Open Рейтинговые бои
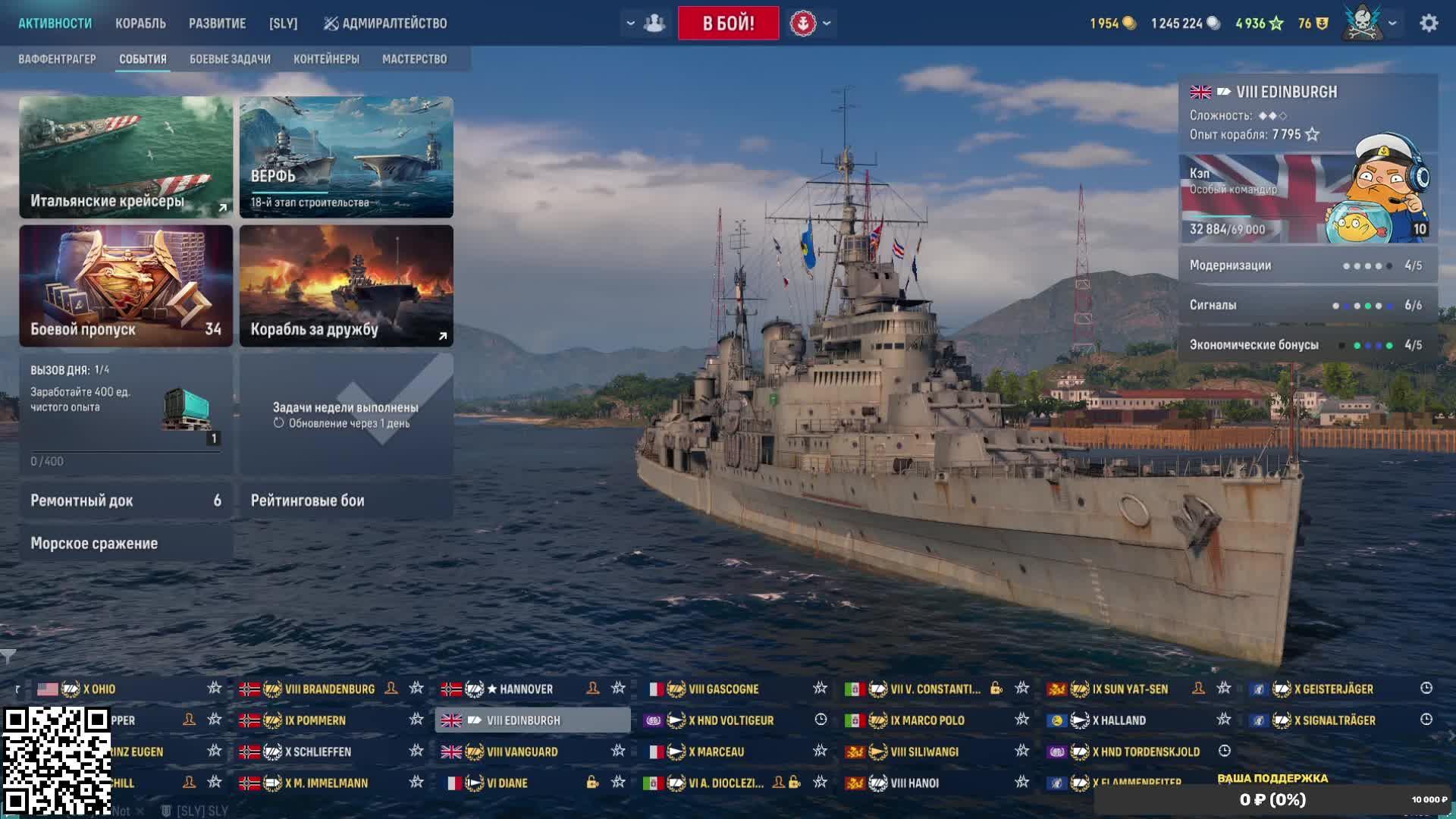 tap(347, 500)
